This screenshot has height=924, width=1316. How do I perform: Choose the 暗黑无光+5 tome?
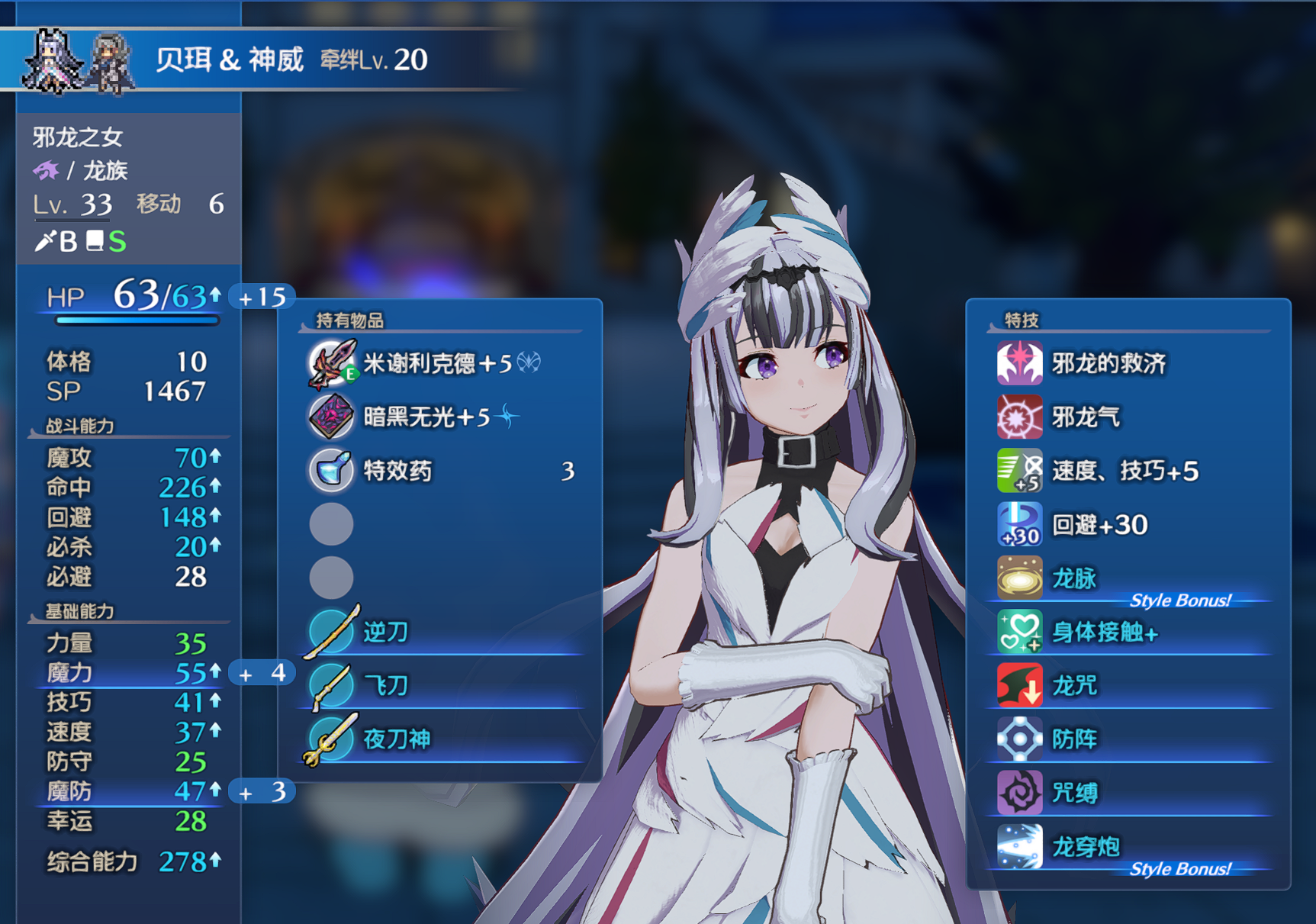coord(426,417)
